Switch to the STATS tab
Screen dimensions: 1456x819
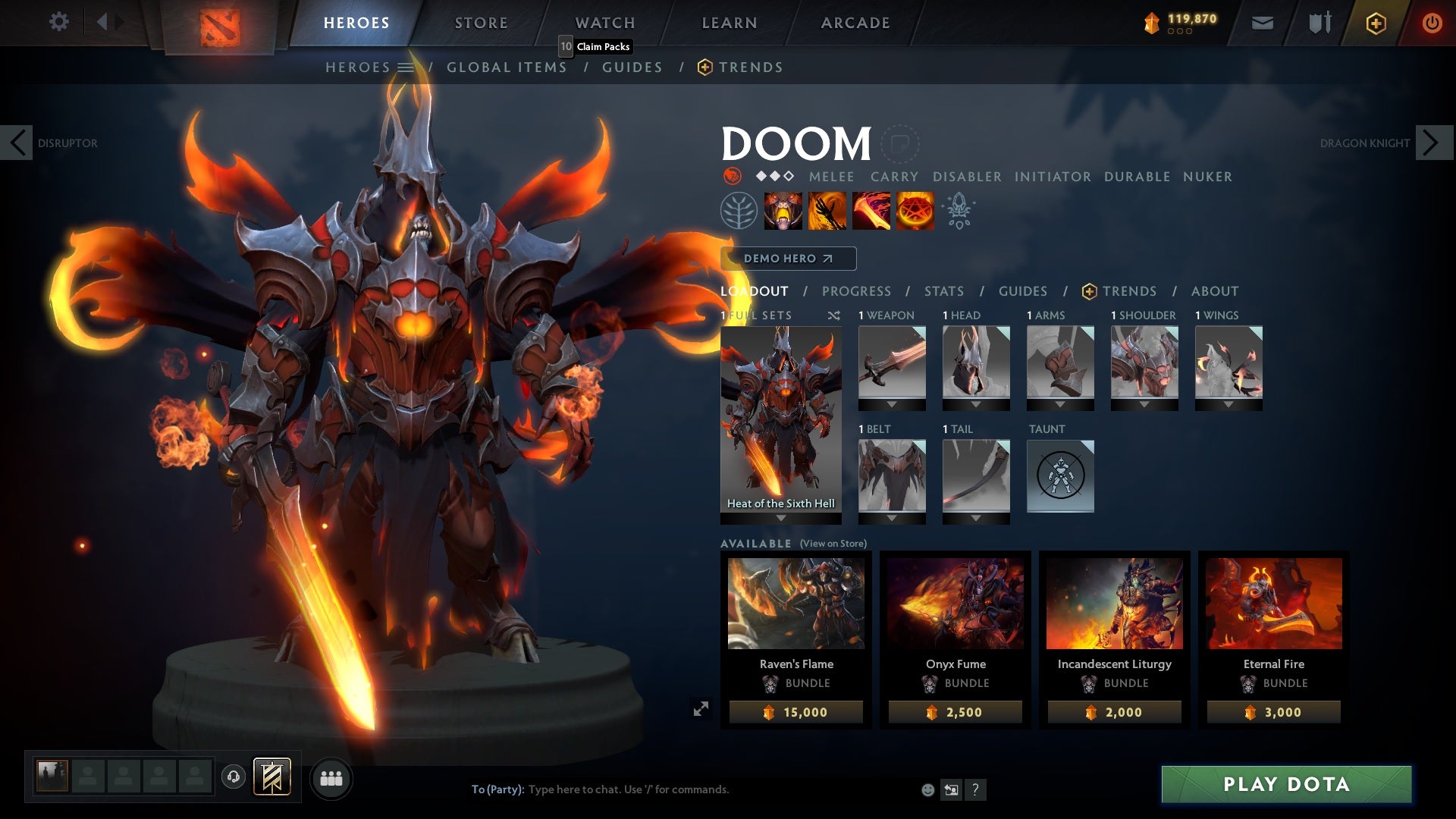point(943,291)
